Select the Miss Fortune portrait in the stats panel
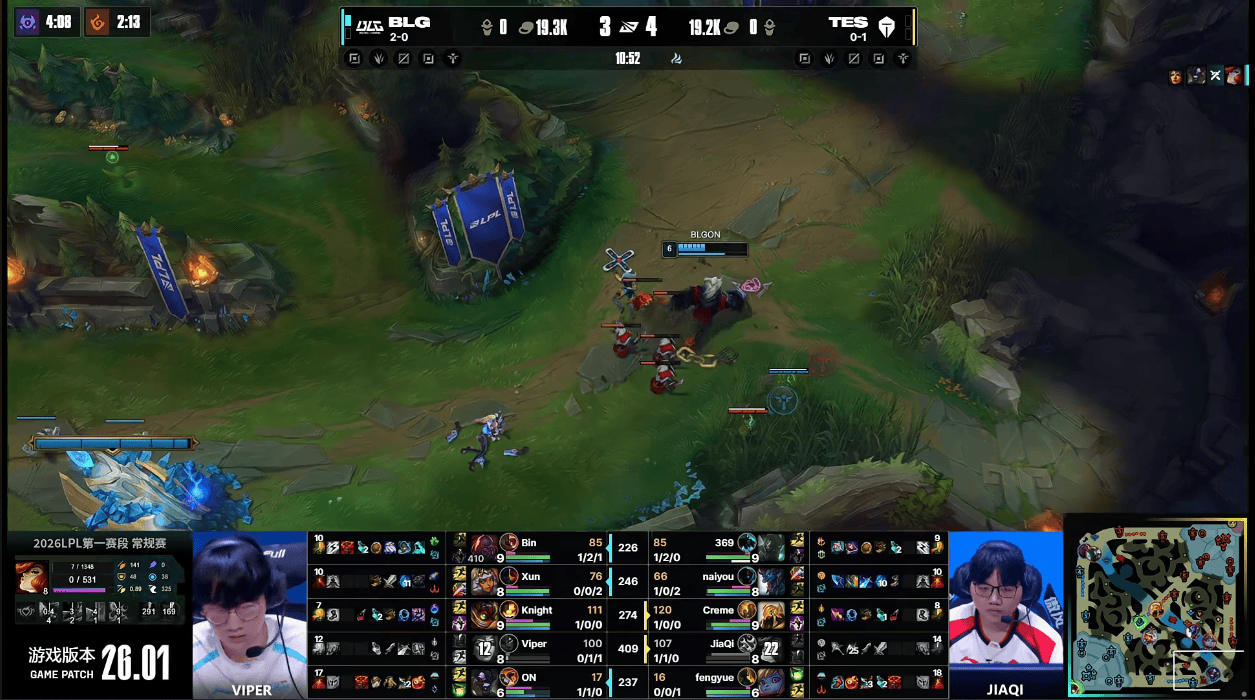The height and width of the screenshot is (700, 1255). (x=31, y=577)
